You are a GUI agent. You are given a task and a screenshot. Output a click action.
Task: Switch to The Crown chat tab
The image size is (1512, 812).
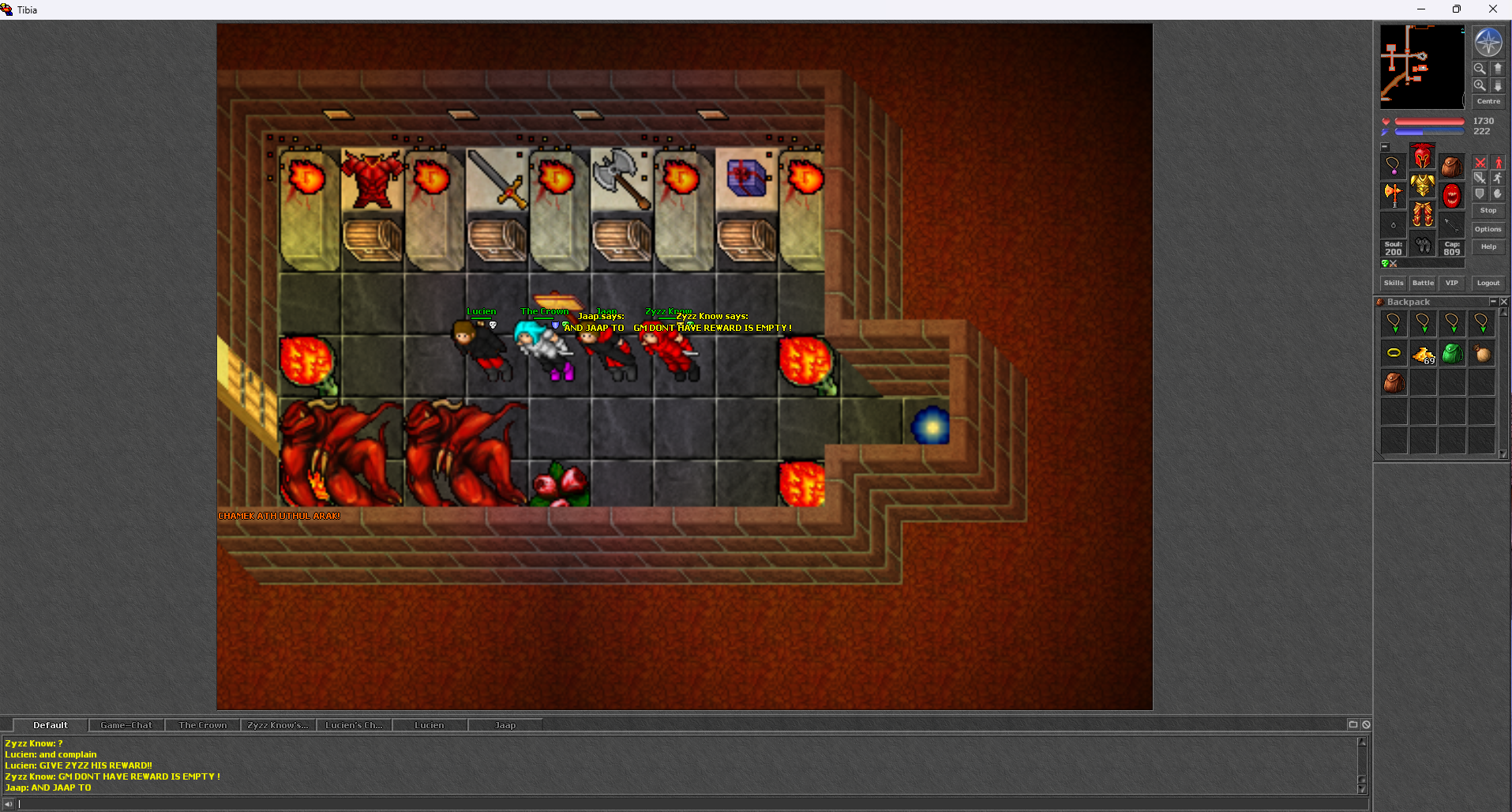[x=202, y=725]
